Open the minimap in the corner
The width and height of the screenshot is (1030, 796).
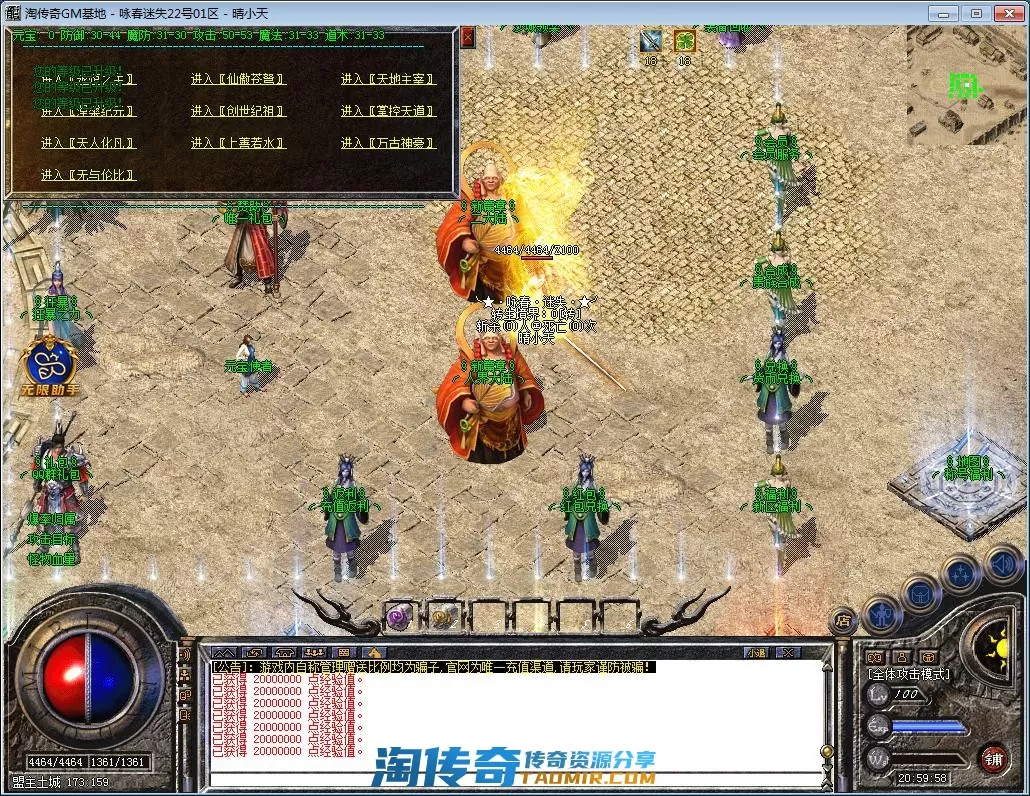pos(966,85)
